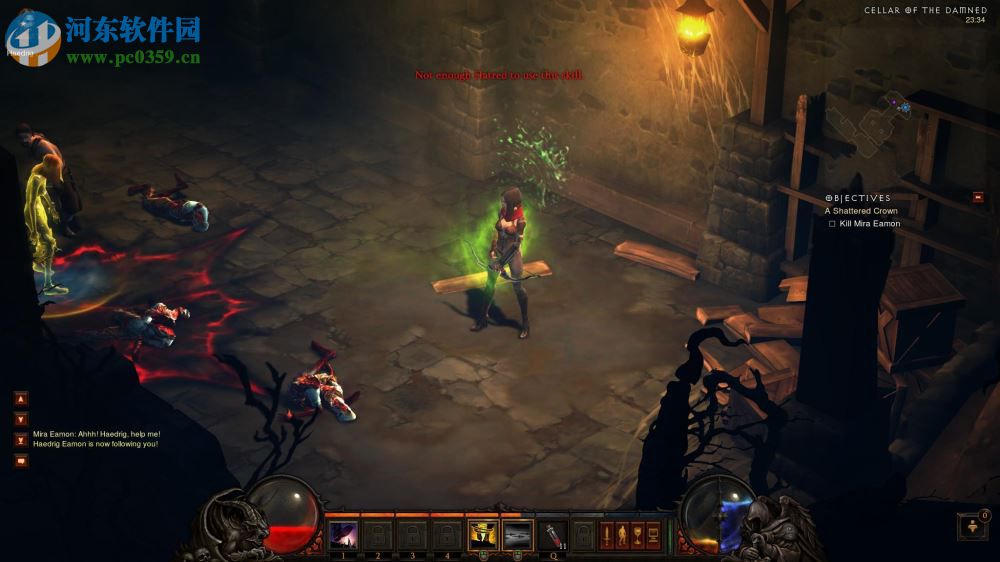Collapse the Objectives tracker with the red button
The width and height of the screenshot is (1000, 562).
[x=977, y=197]
